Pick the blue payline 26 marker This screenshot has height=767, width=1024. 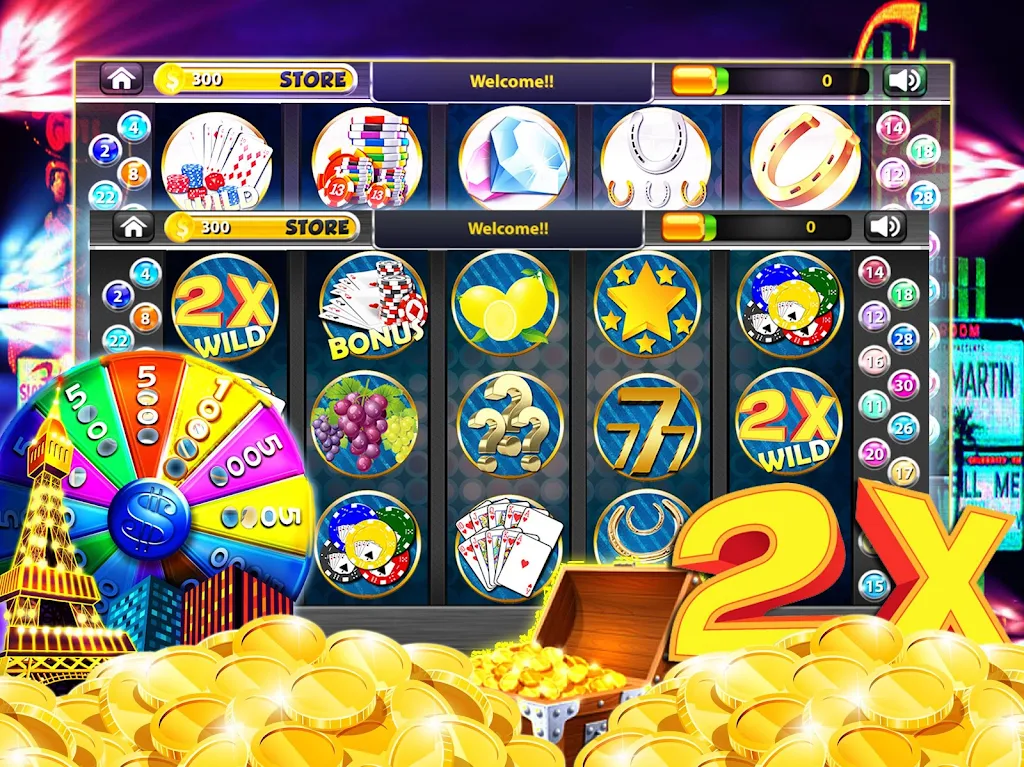click(904, 430)
